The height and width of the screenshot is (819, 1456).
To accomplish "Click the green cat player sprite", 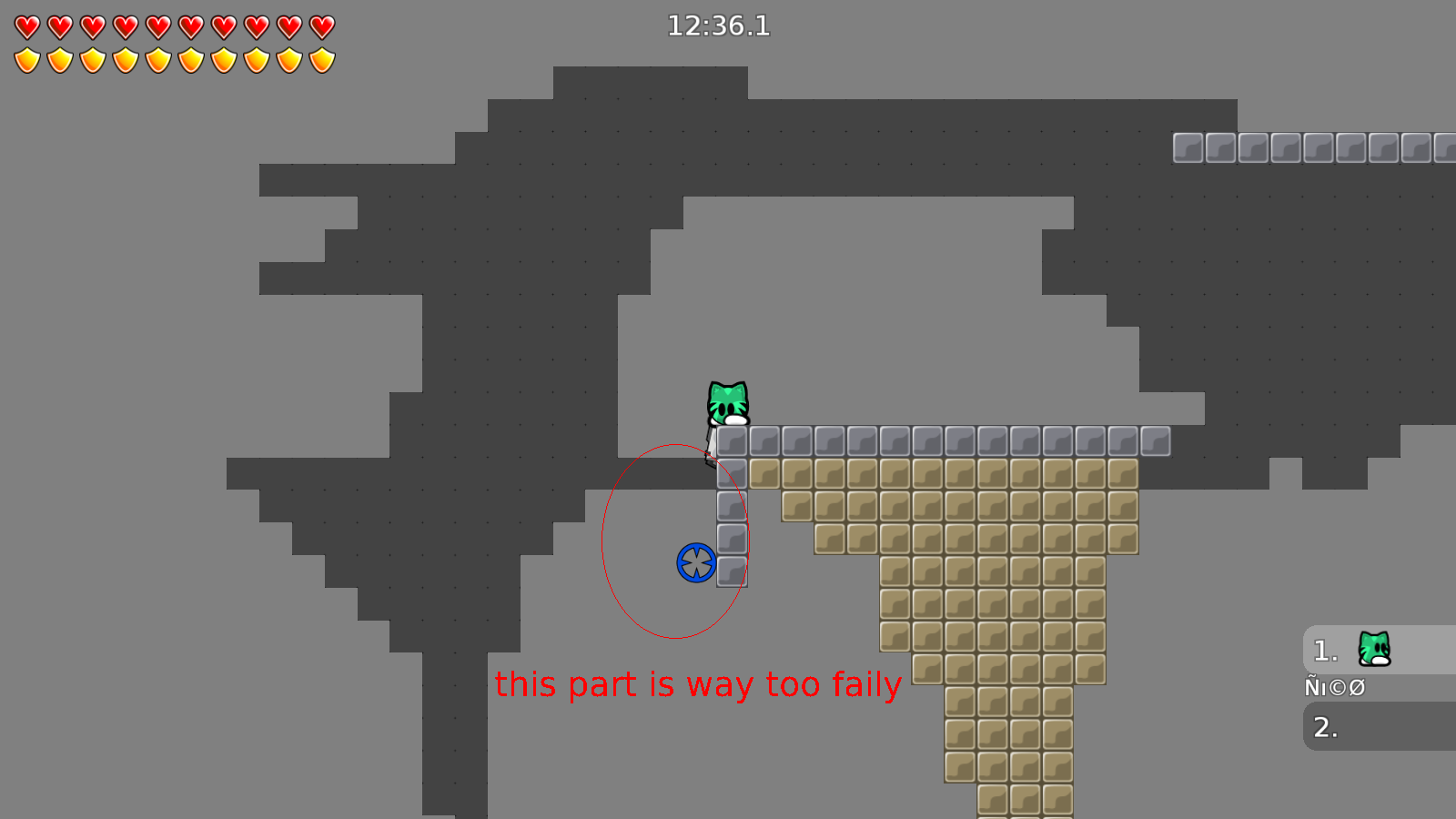I will coord(727,400).
